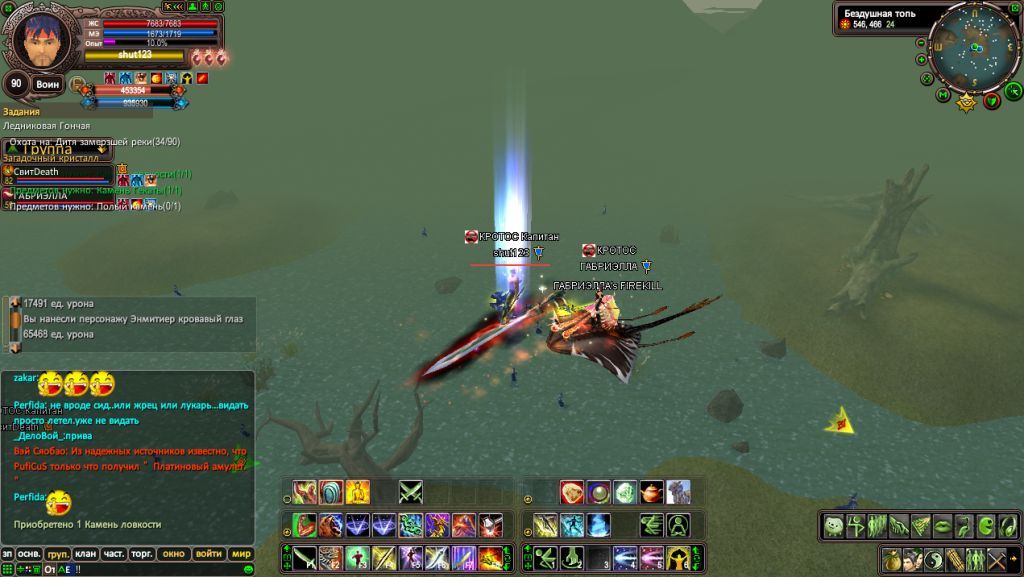Click the войти chat button
Image resolution: width=1024 pixels, height=577 pixels.
208,553
